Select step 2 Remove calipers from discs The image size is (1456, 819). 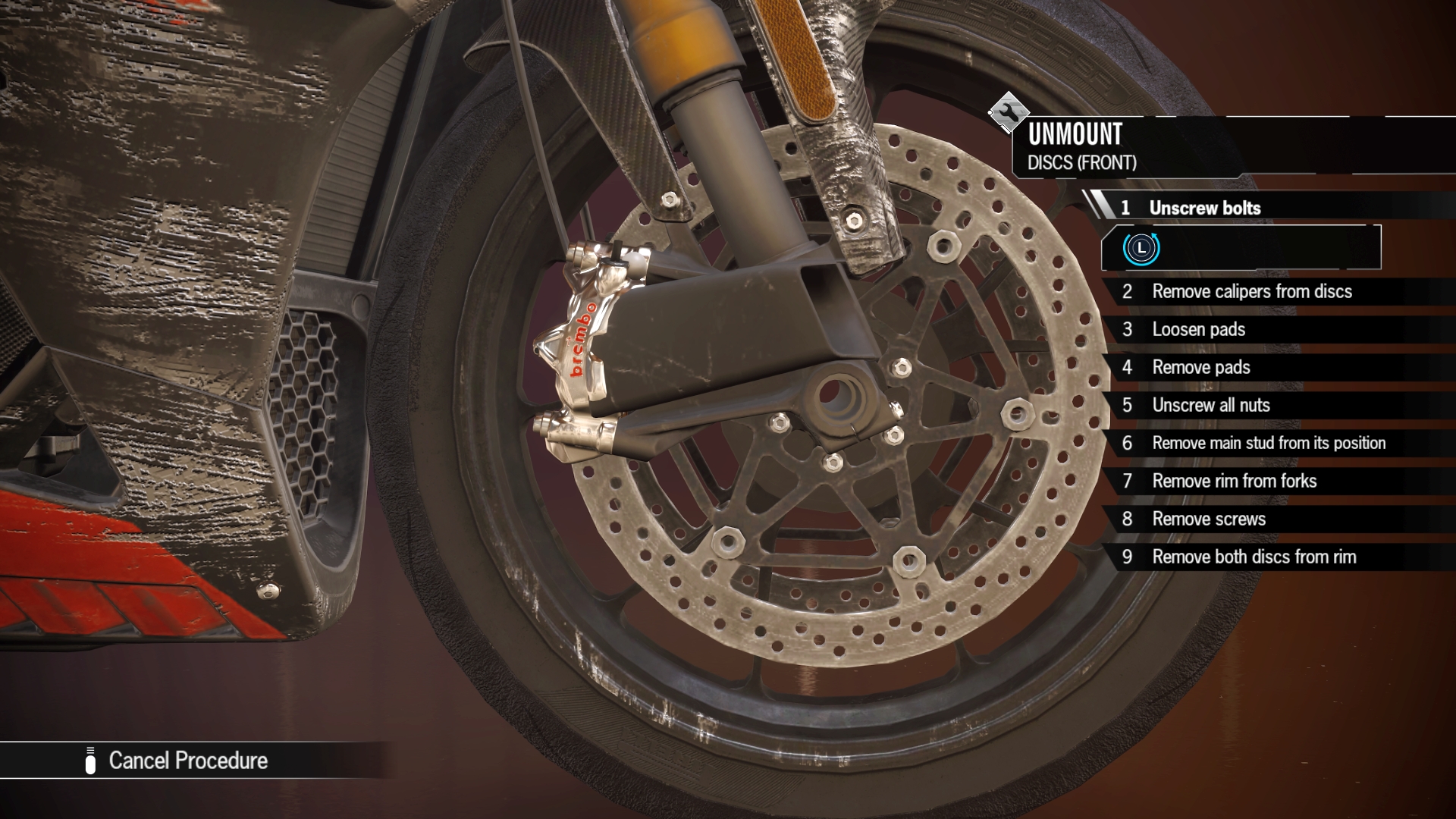pyautogui.click(x=1251, y=292)
